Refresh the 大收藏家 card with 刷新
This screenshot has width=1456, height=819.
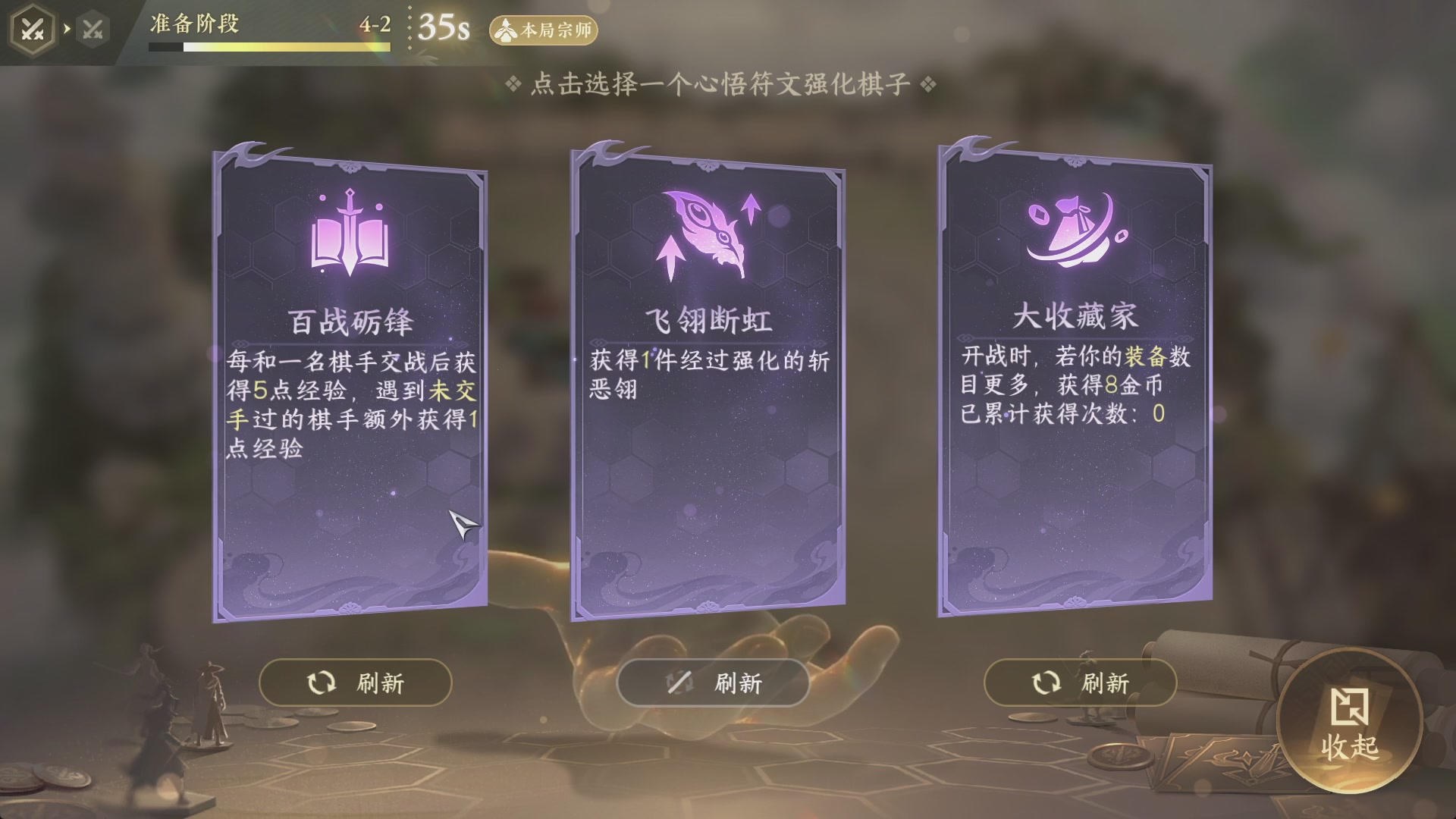click(x=1081, y=682)
